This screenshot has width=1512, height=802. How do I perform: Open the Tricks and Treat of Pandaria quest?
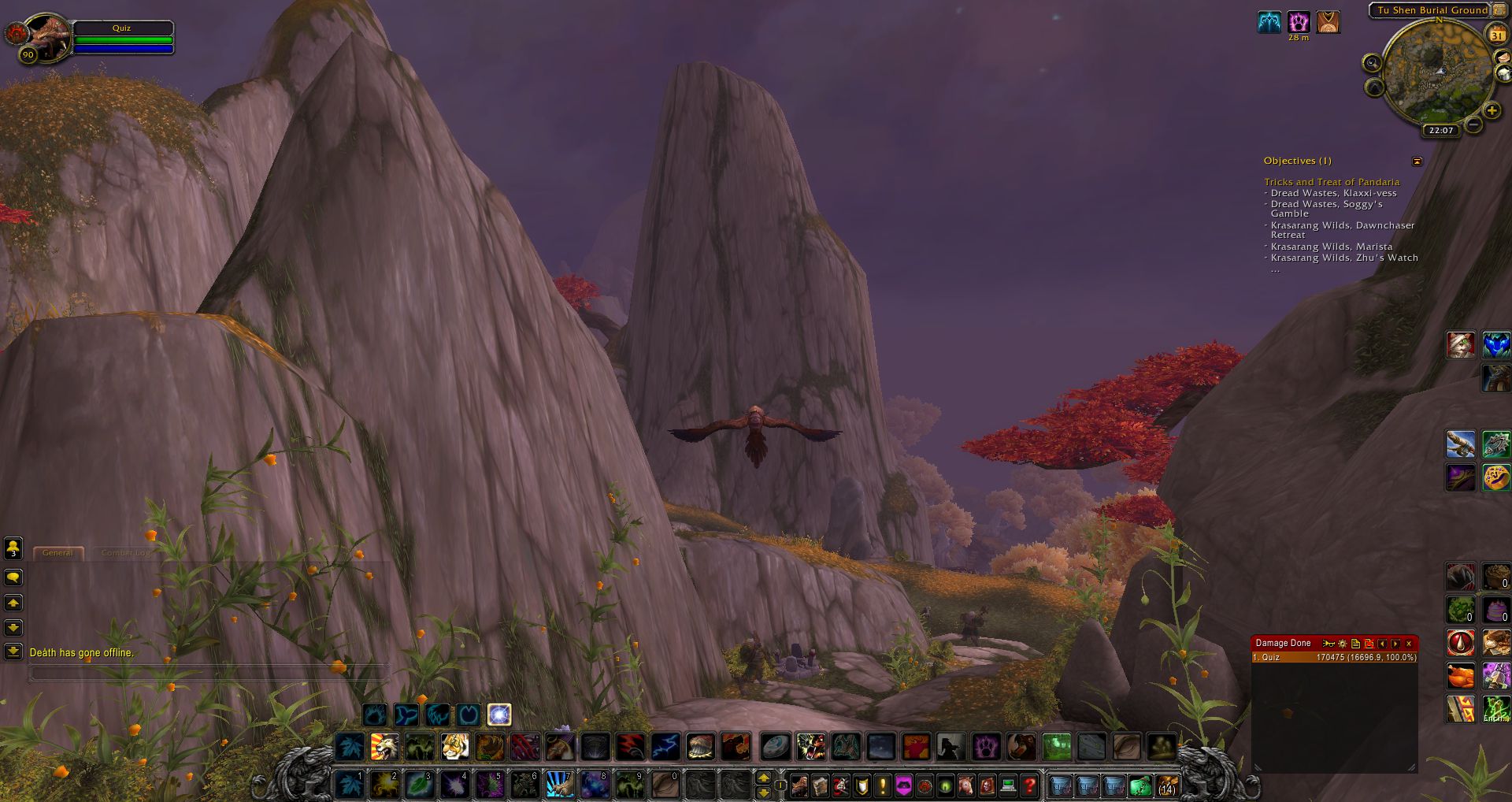click(x=1332, y=182)
